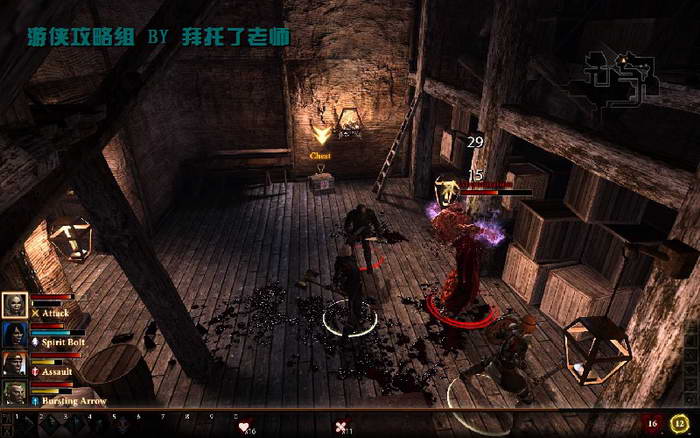Select the Bursting Arrow archer portrait
The height and width of the screenshot is (438, 700).
(14, 392)
